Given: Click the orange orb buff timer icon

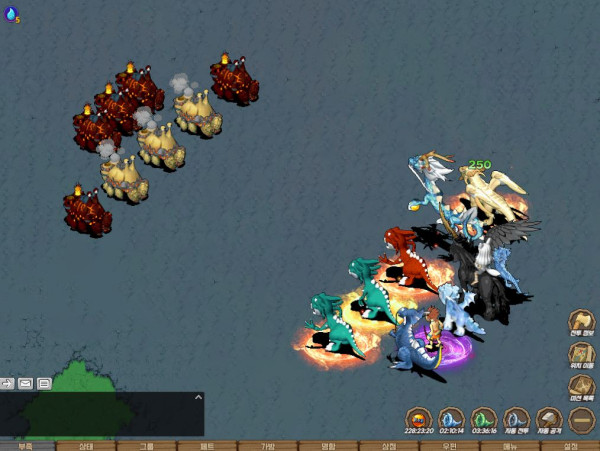Looking at the screenshot, I should [x=417, y=418].
